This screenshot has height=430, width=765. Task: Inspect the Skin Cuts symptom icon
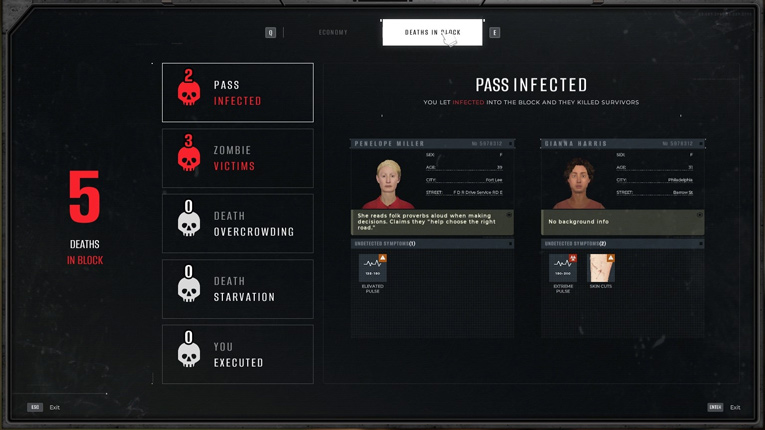pos(601,268)
